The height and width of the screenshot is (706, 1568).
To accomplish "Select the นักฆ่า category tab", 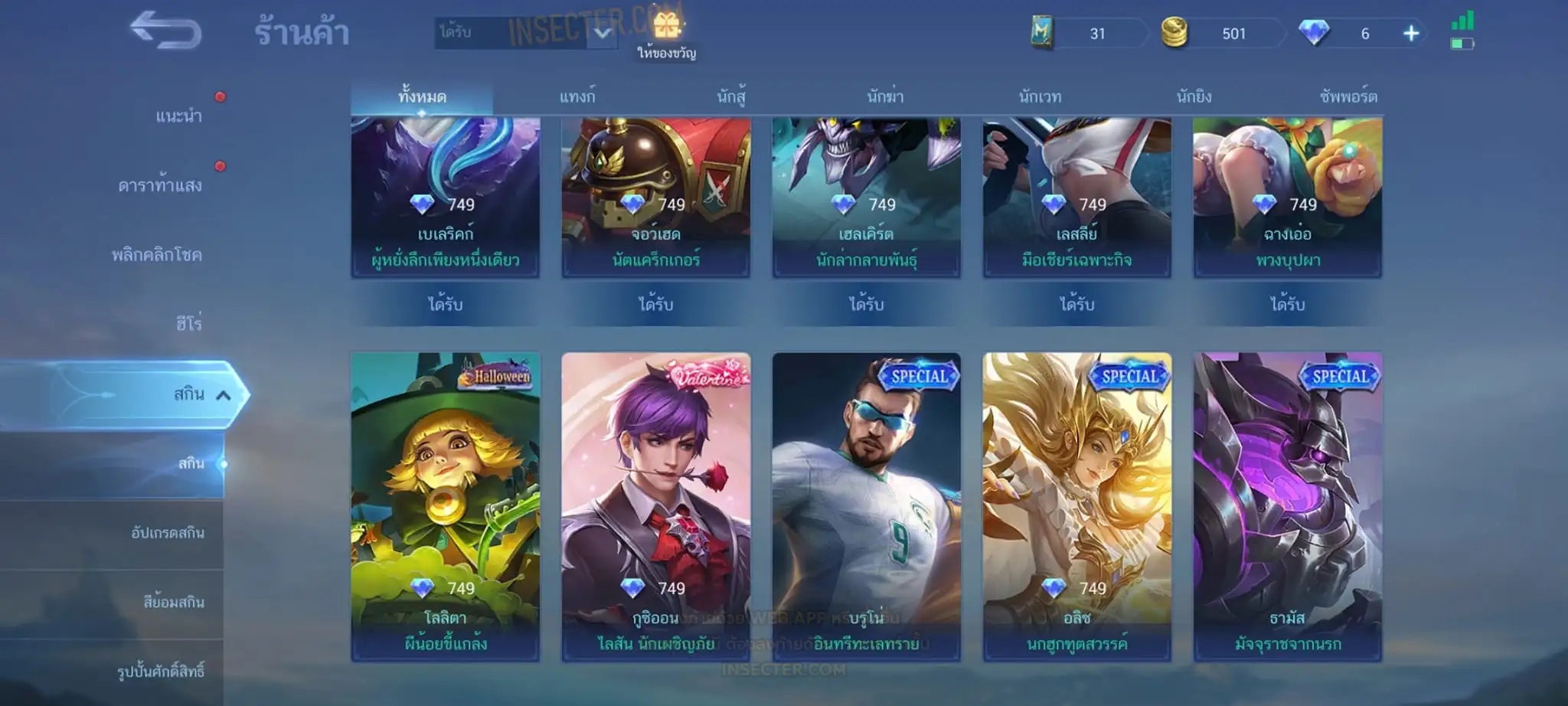I will [x=885, y=97].
